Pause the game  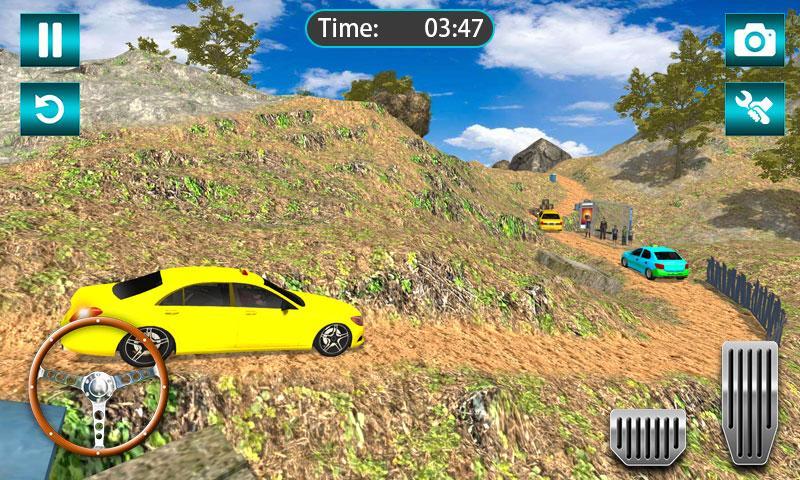[49, 40]
